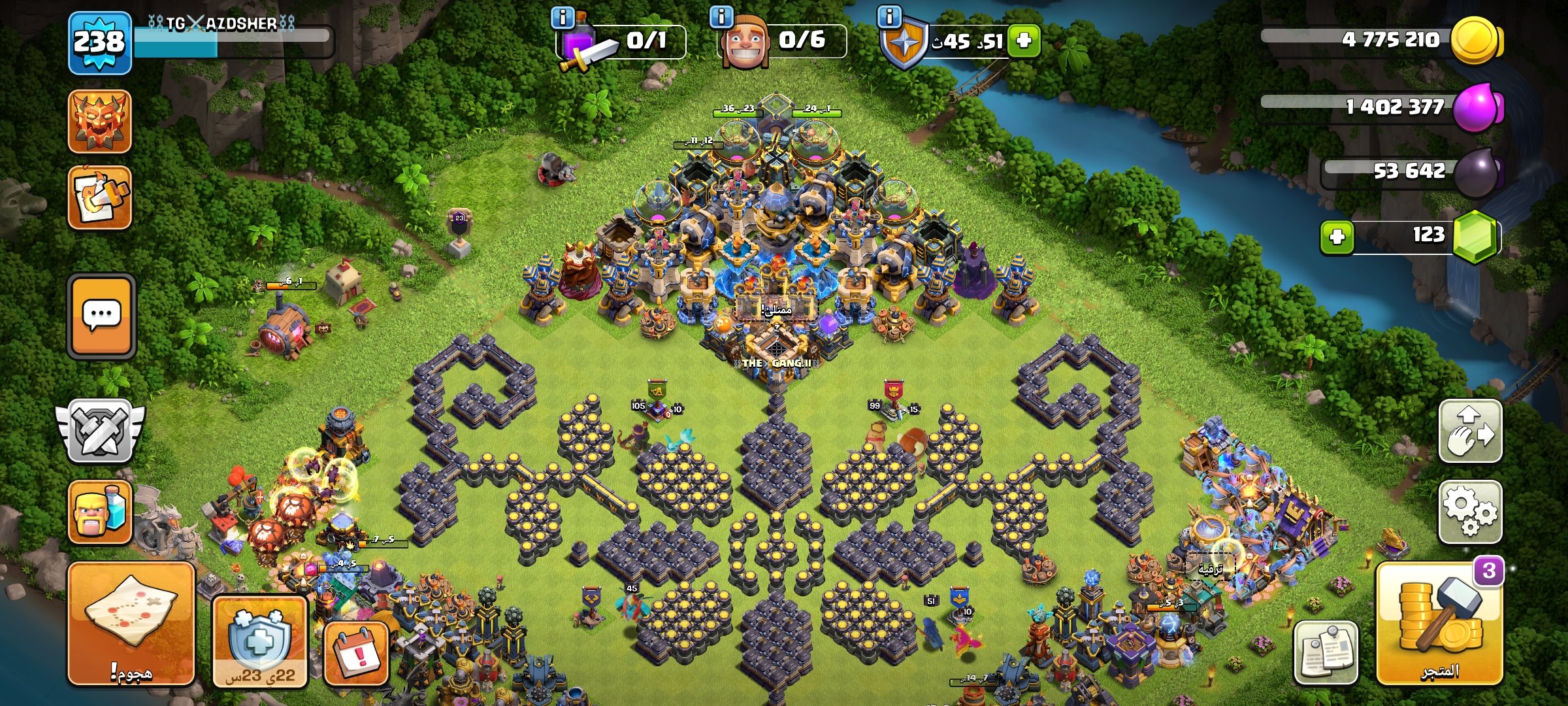Open the attack map button
This screenshot has height=706, width=1568.
tap(131, 624)
